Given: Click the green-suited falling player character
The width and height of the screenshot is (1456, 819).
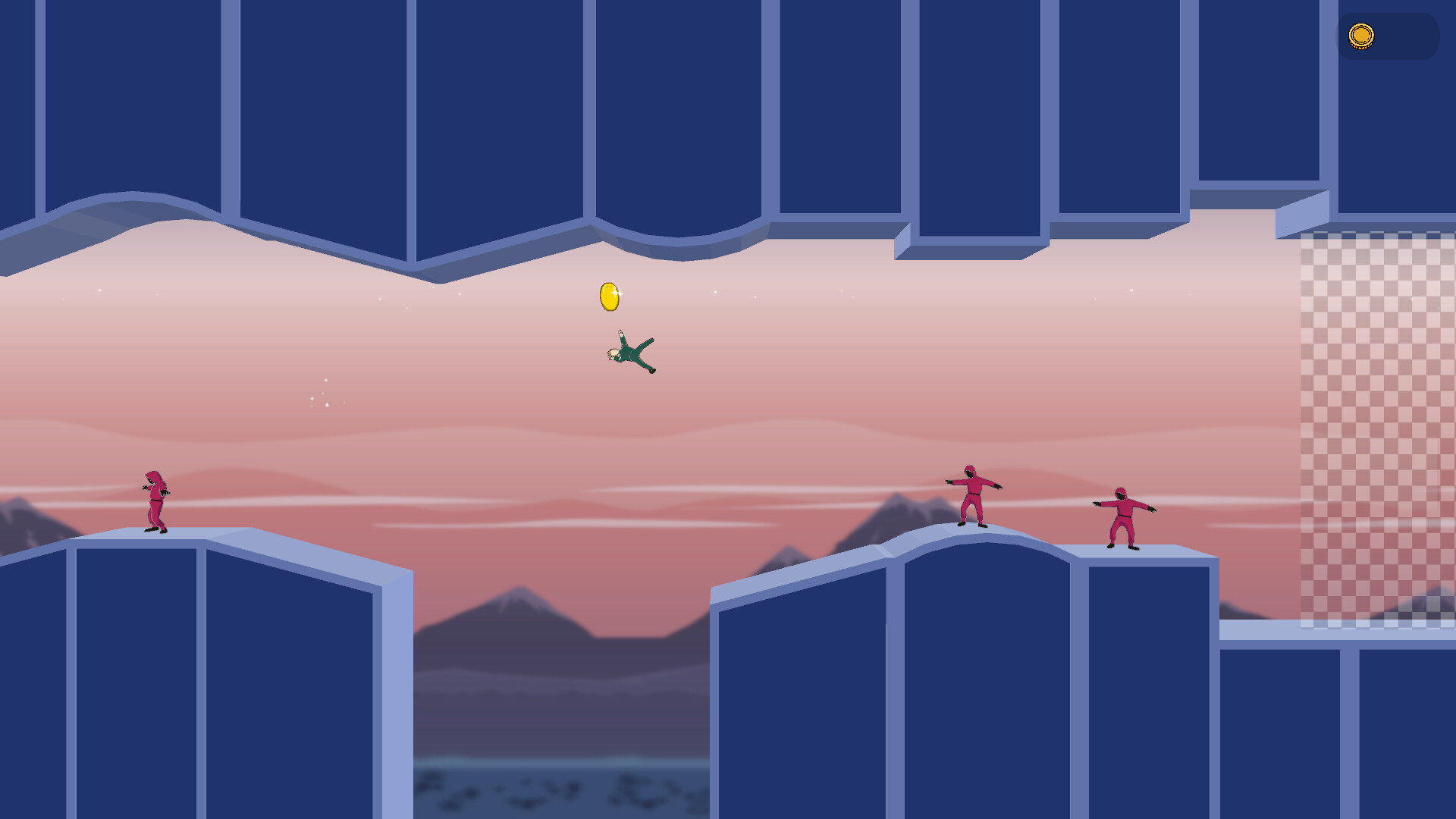Looking at the screenshot, I should click(x=631, y=355).
